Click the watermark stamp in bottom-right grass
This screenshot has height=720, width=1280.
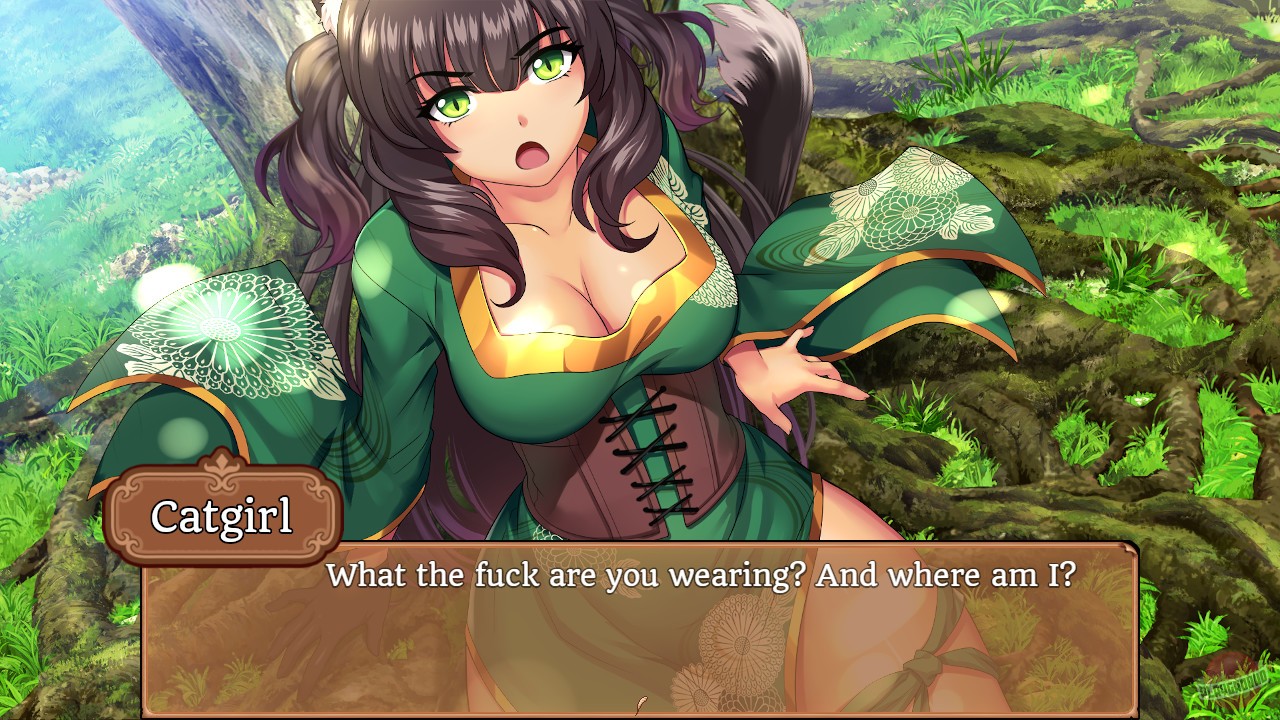pos(1233,684)
